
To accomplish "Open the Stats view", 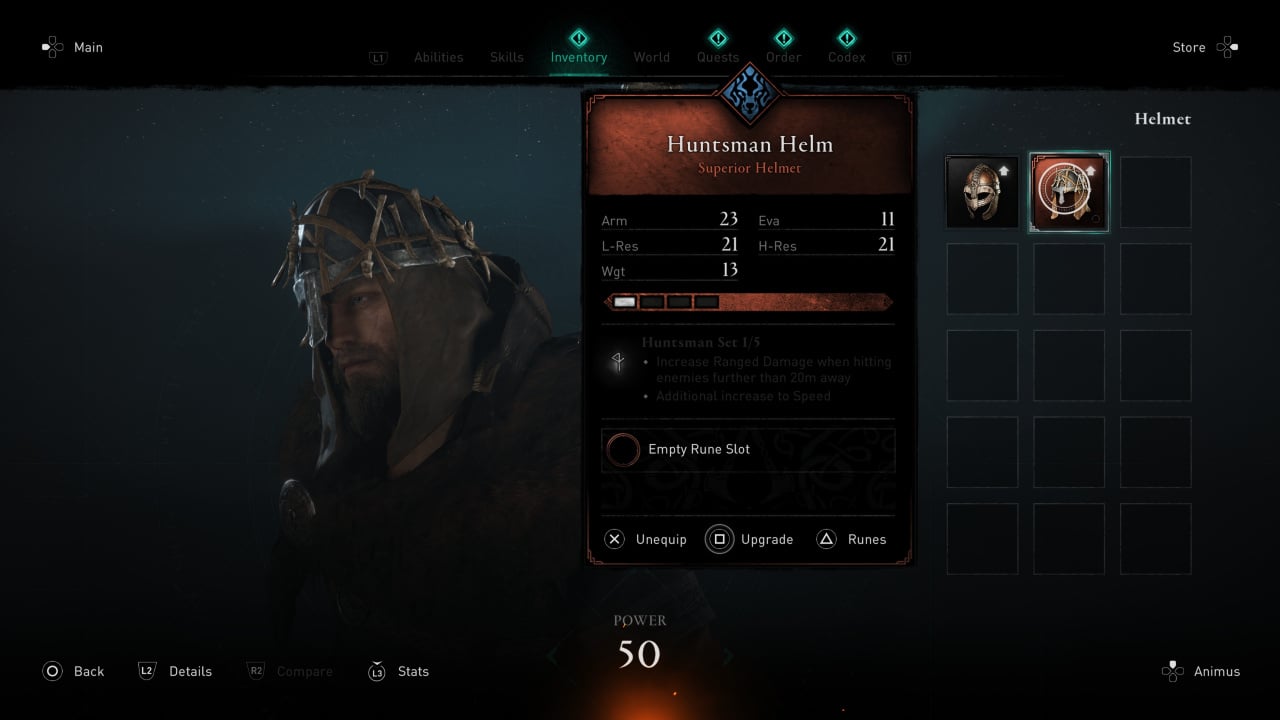I will (399, 672).
